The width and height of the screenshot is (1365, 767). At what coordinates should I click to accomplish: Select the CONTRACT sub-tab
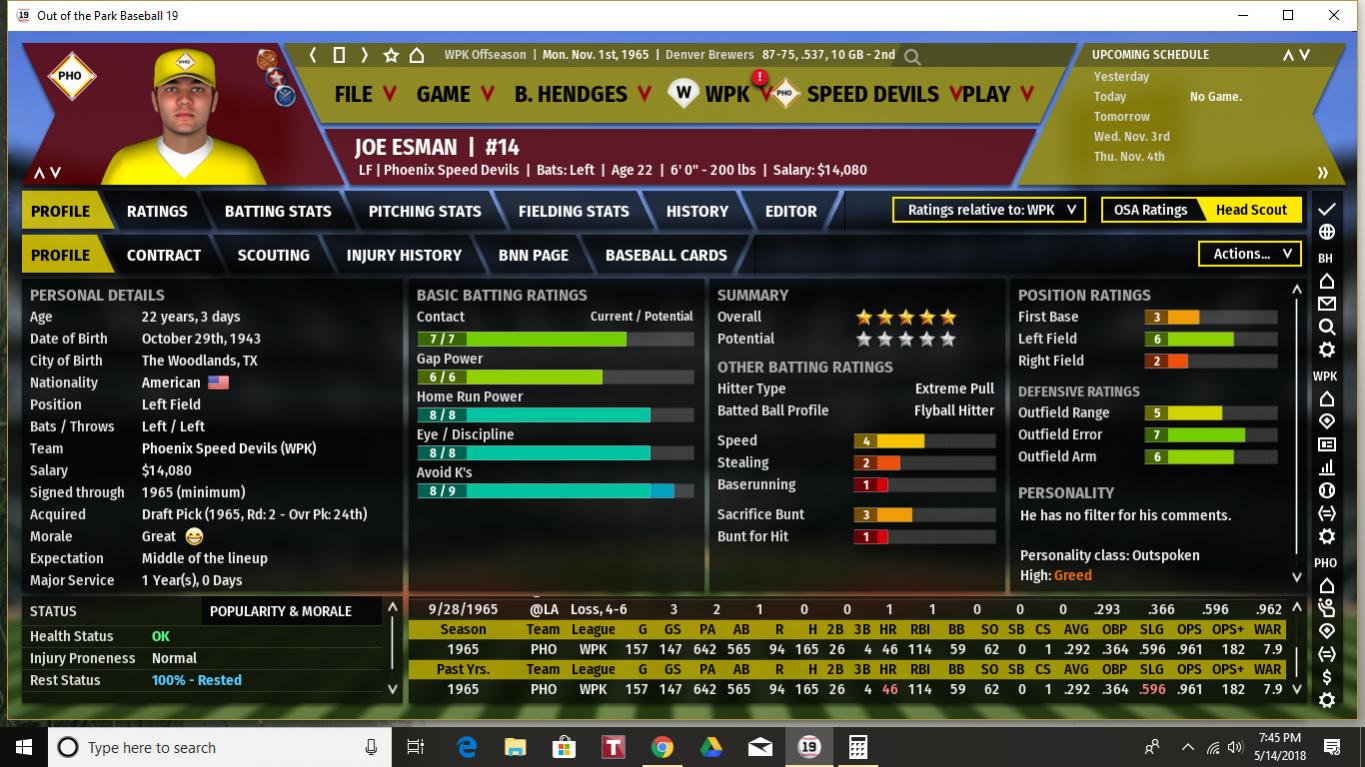tap(164, 255)
